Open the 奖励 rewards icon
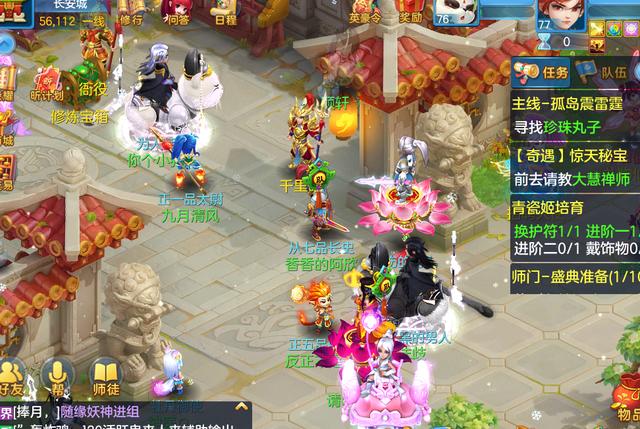The width and height of the screenshot is (640, 429). click(x=410, y=12)
